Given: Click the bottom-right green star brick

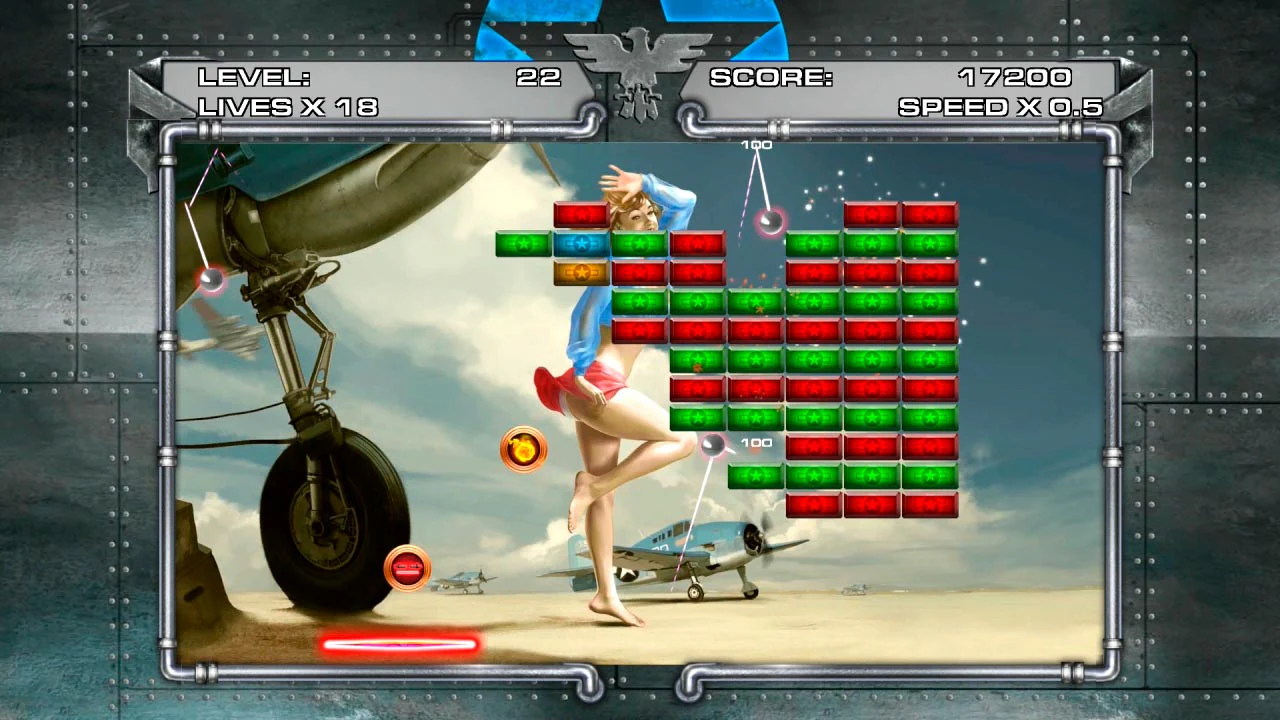Looking at the screenshot, I should pos(929,477).
